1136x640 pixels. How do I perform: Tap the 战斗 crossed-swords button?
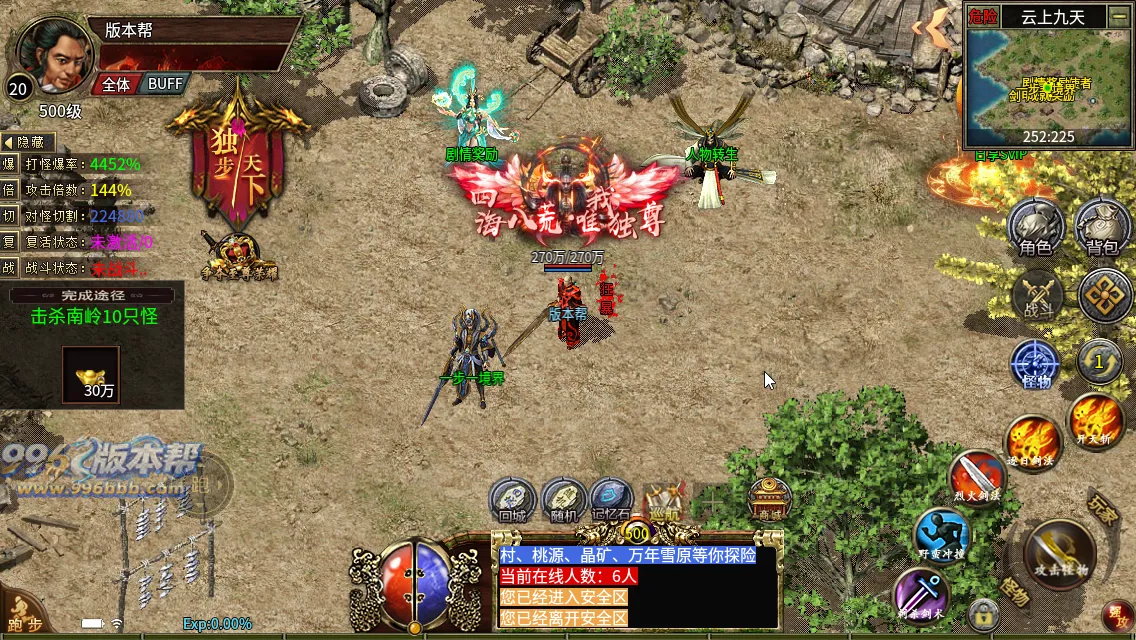1037,296
